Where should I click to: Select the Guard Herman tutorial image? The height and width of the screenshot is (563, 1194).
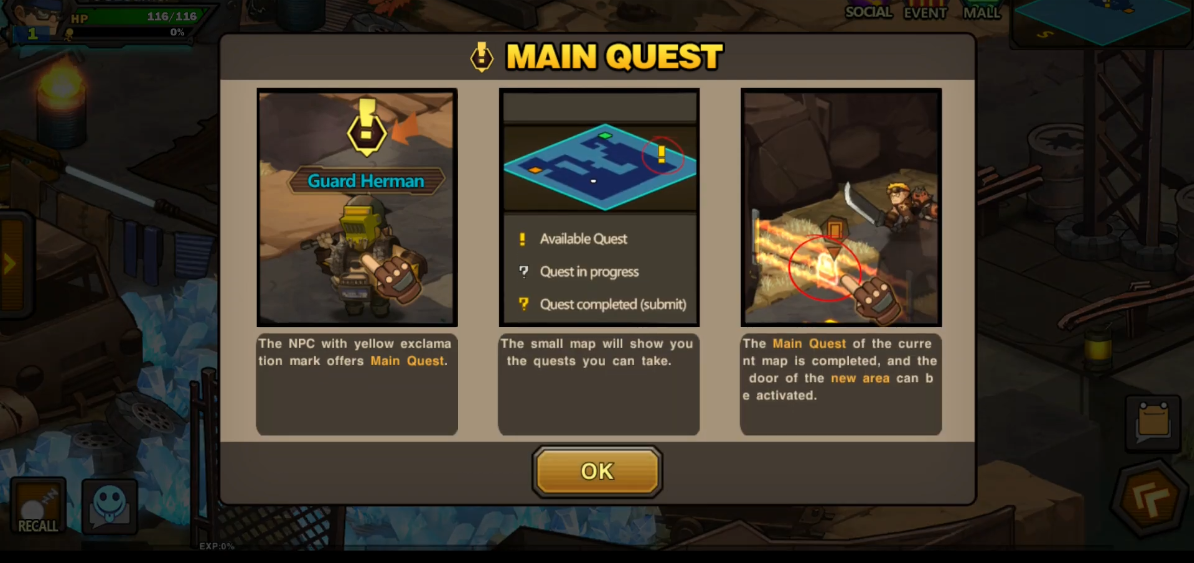[x=357, y=207]
